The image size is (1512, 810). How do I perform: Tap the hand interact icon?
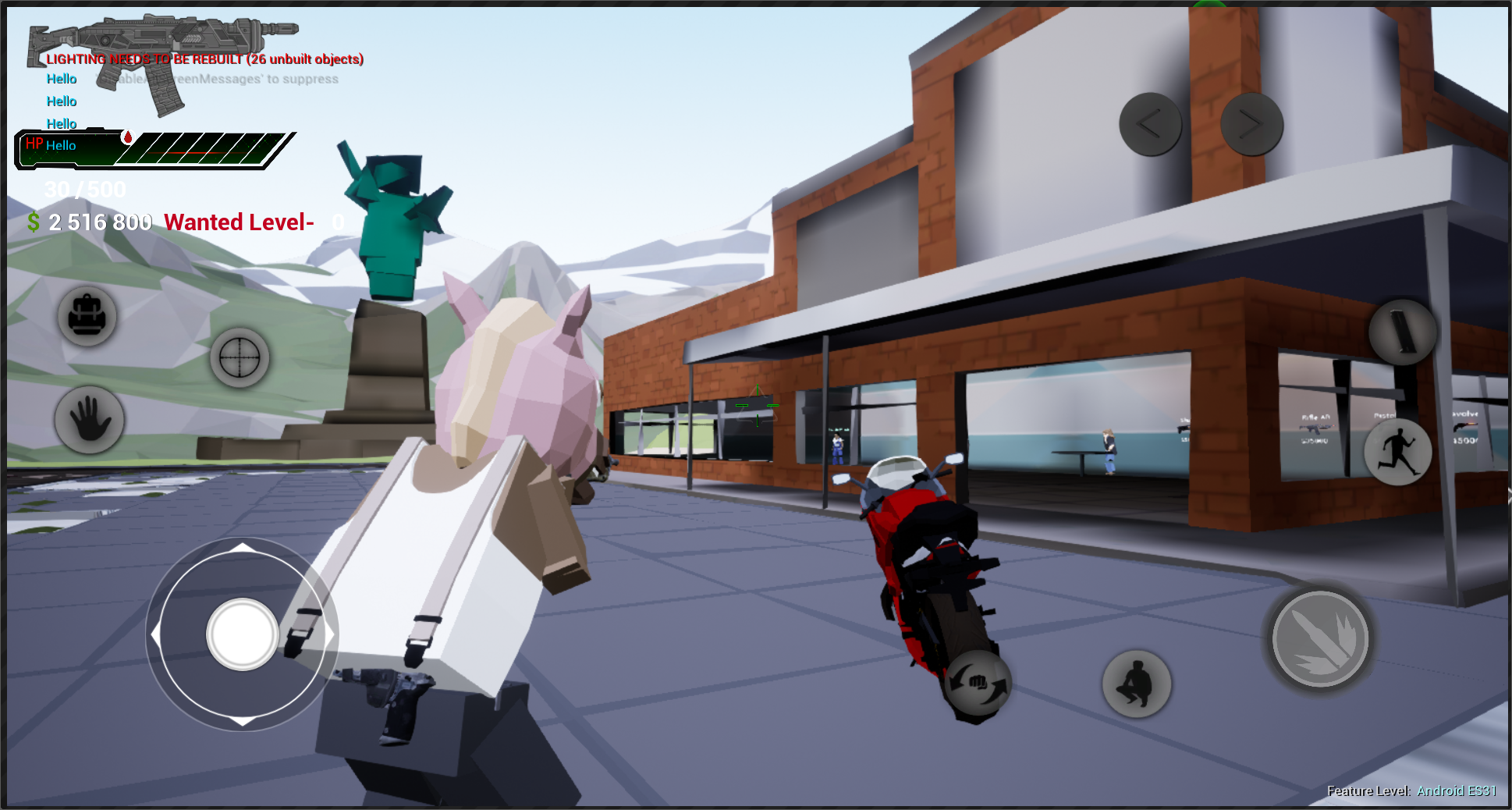tap(87, 420)
